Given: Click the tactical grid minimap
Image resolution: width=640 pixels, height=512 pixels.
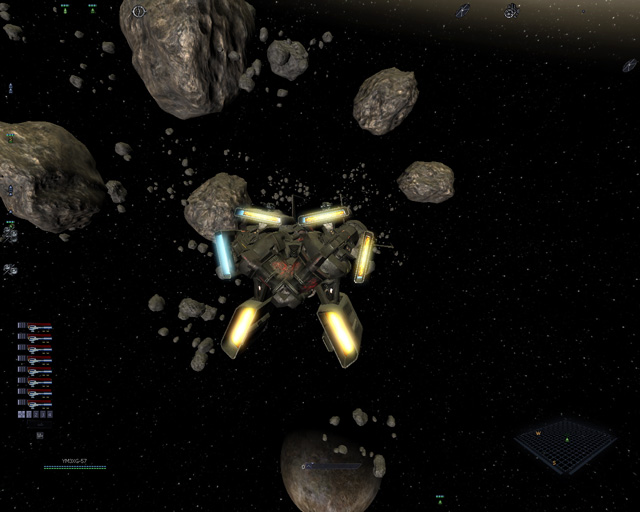Looking at the screenshot, I should coord(565,445).
